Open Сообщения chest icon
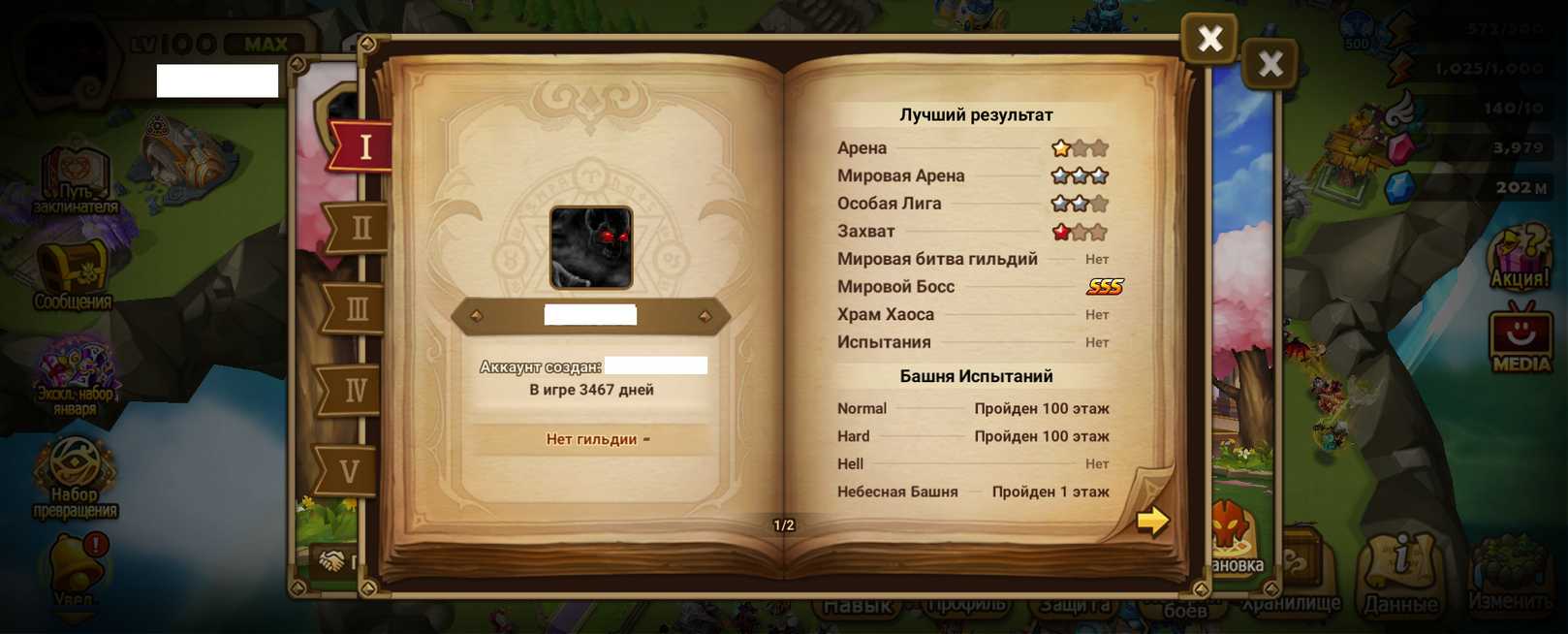This screenshot has width=1568, height=634. pyautogui.click(x=73, y=274)
